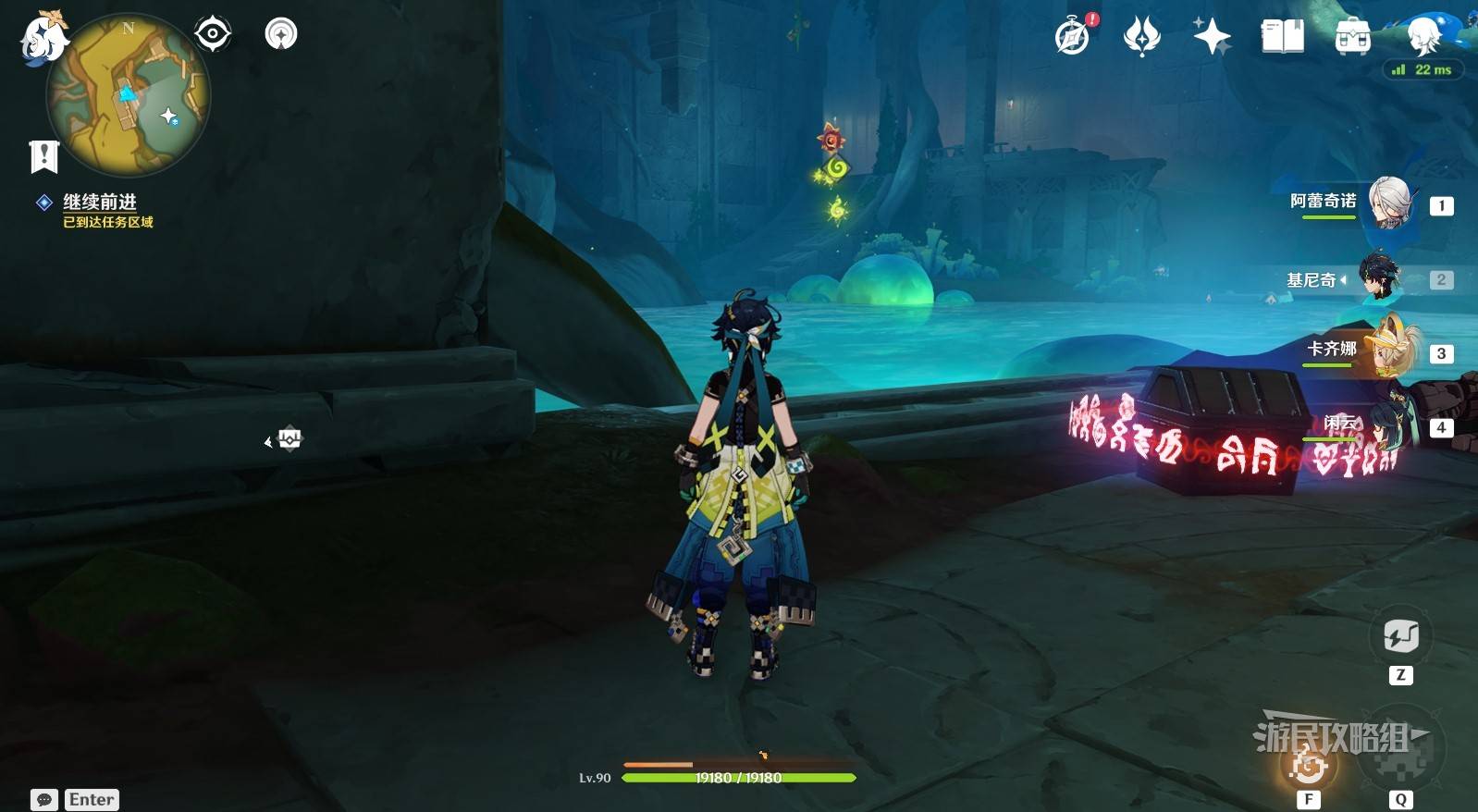Activate the elemental skill icon
Viewport: 1478px width, 812px height.
1309,765
